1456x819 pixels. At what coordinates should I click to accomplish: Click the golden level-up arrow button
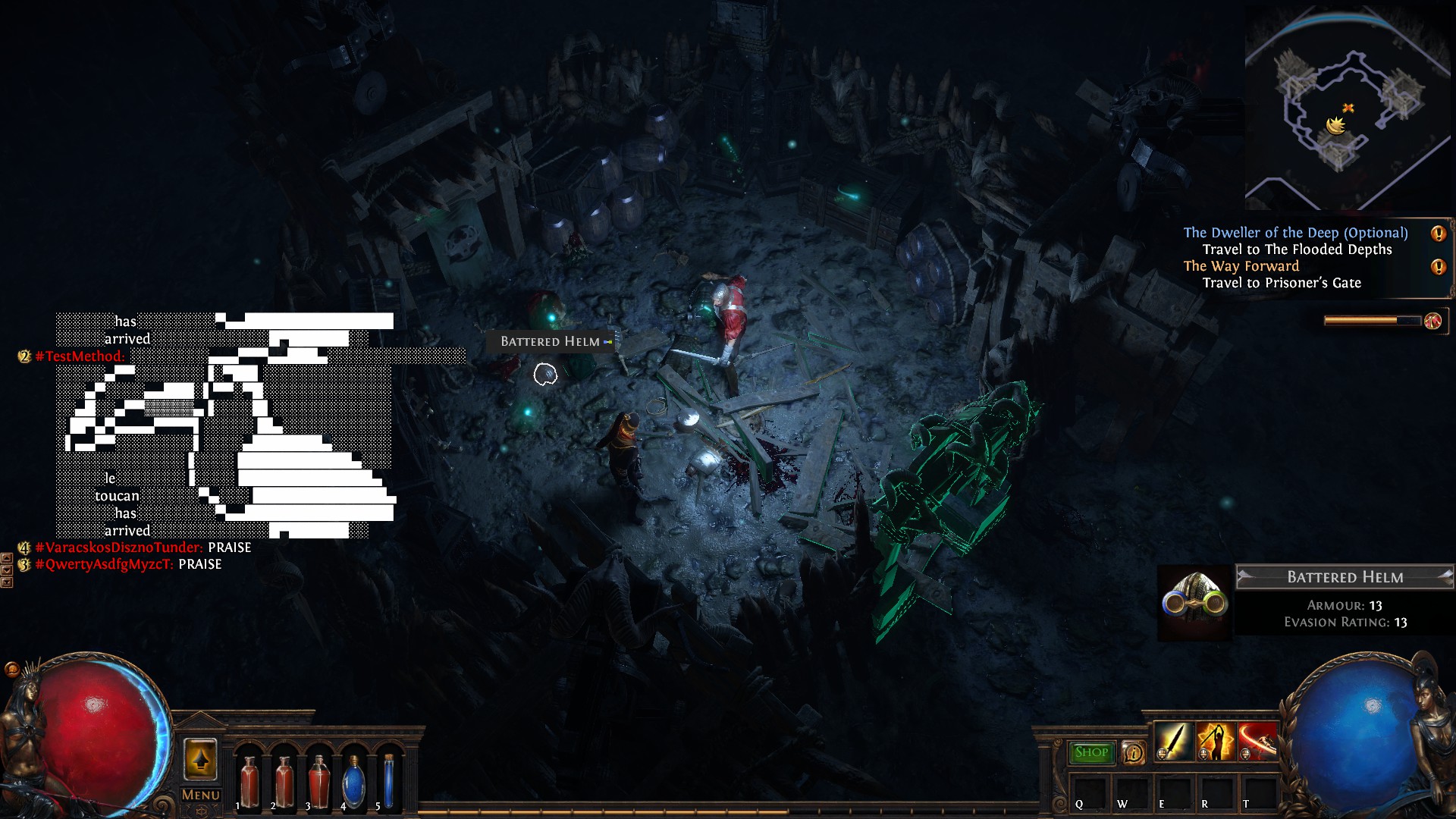click(200, 759)
